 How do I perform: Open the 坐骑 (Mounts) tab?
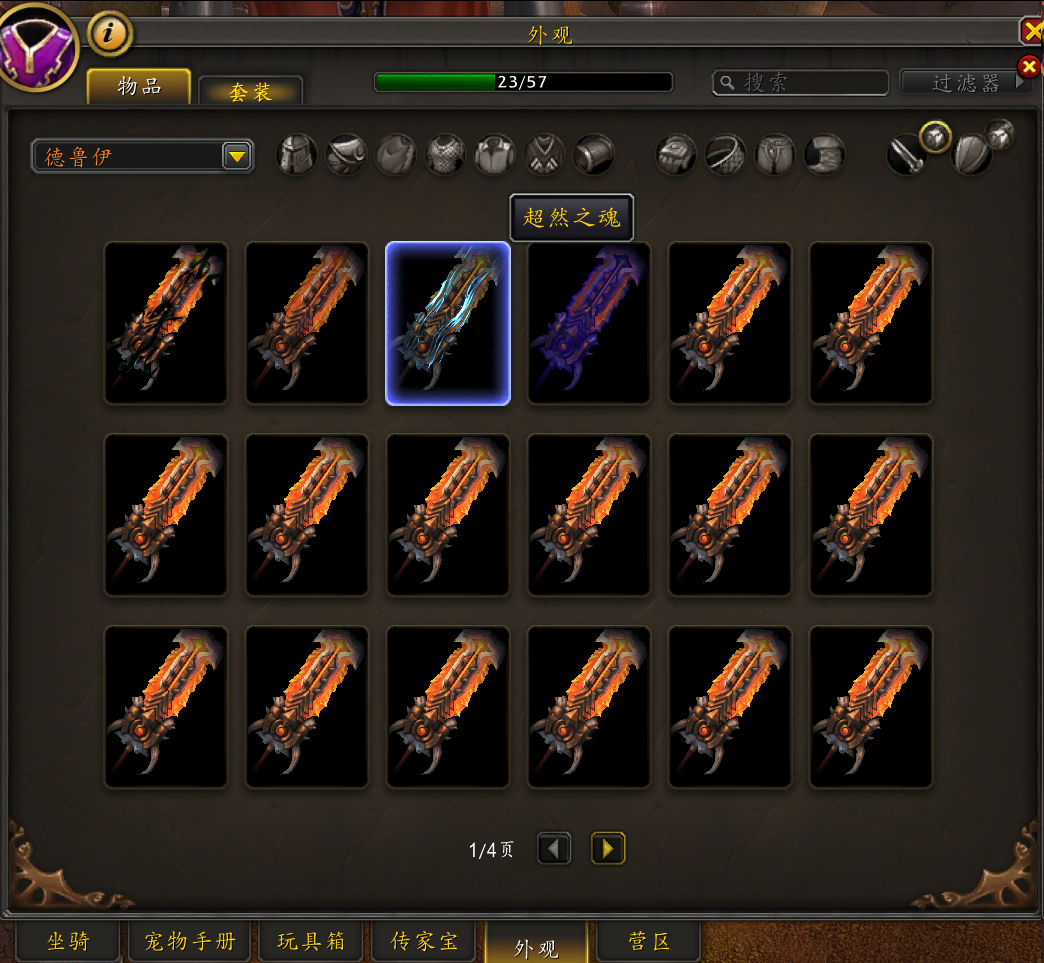tap(68, 941)
